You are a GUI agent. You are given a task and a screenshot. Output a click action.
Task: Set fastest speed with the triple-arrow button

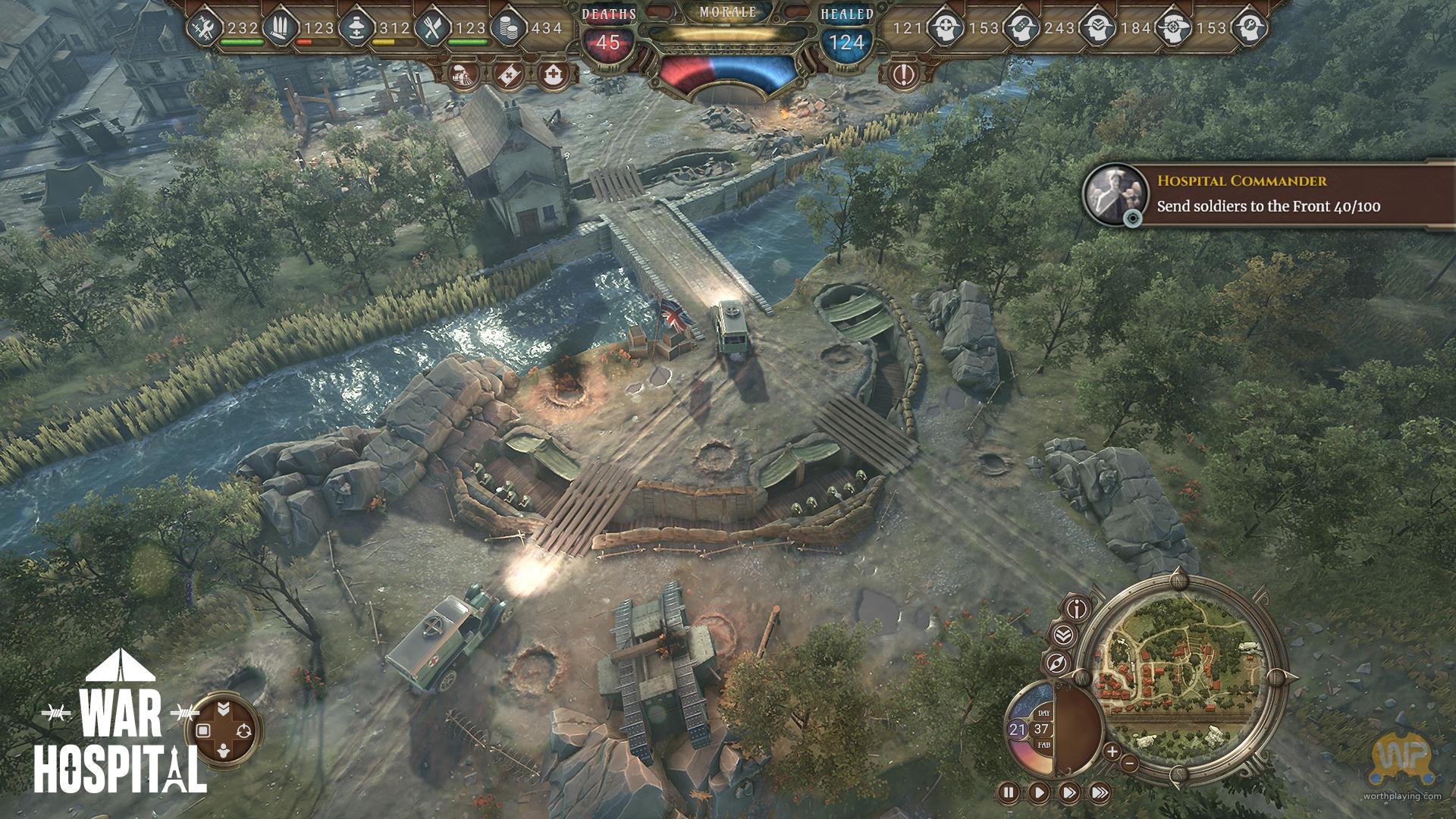(1099, 793)
